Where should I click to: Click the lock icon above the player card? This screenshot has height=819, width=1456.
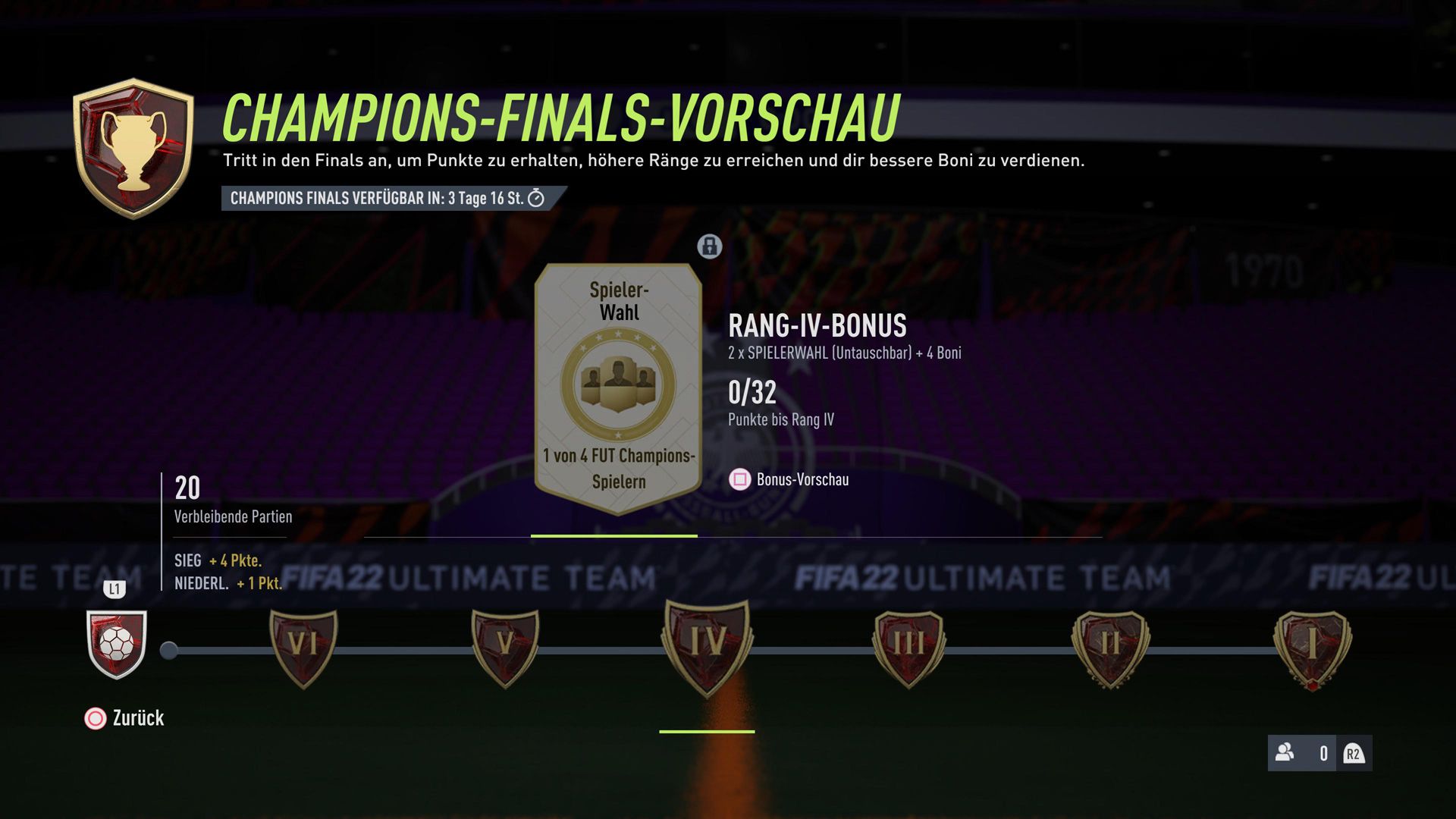click(x=708, y=247)
